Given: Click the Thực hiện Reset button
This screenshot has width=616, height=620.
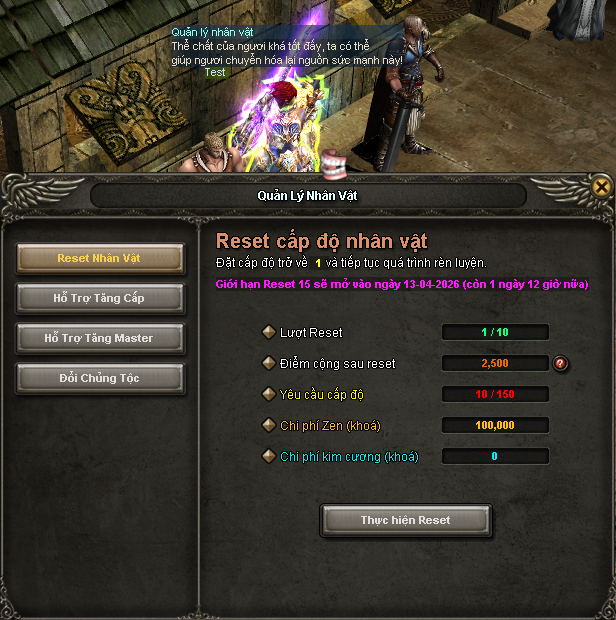Looking at the screenshot, I should pyautogui.click(x=405, y=520).
